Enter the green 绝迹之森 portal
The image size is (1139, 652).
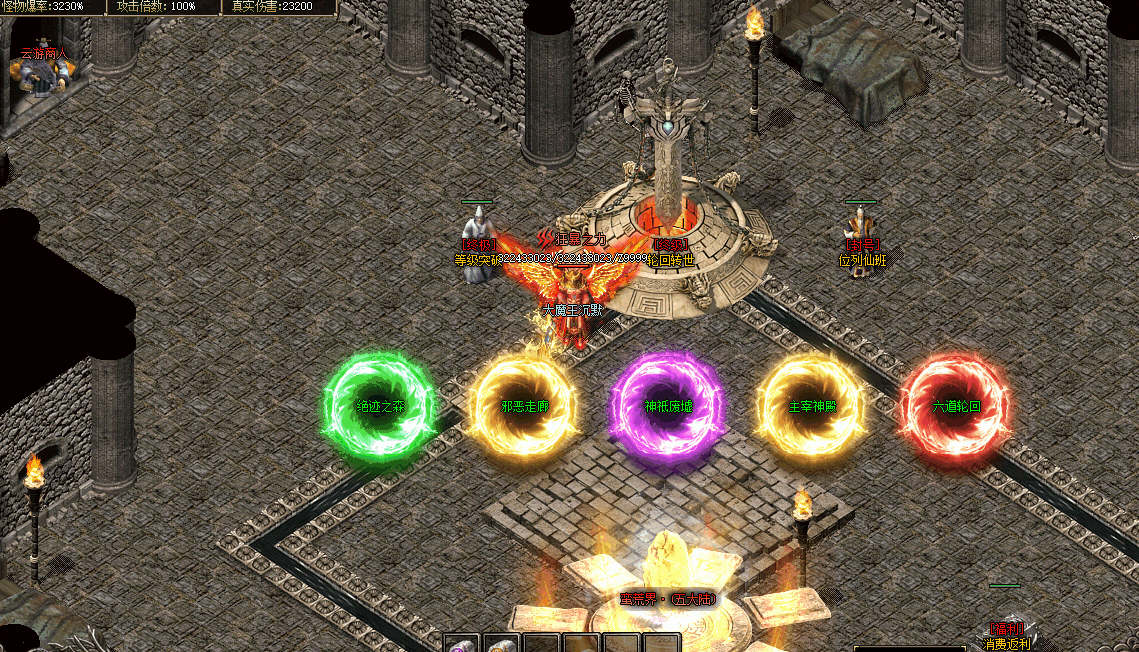(x=380, y=407)
